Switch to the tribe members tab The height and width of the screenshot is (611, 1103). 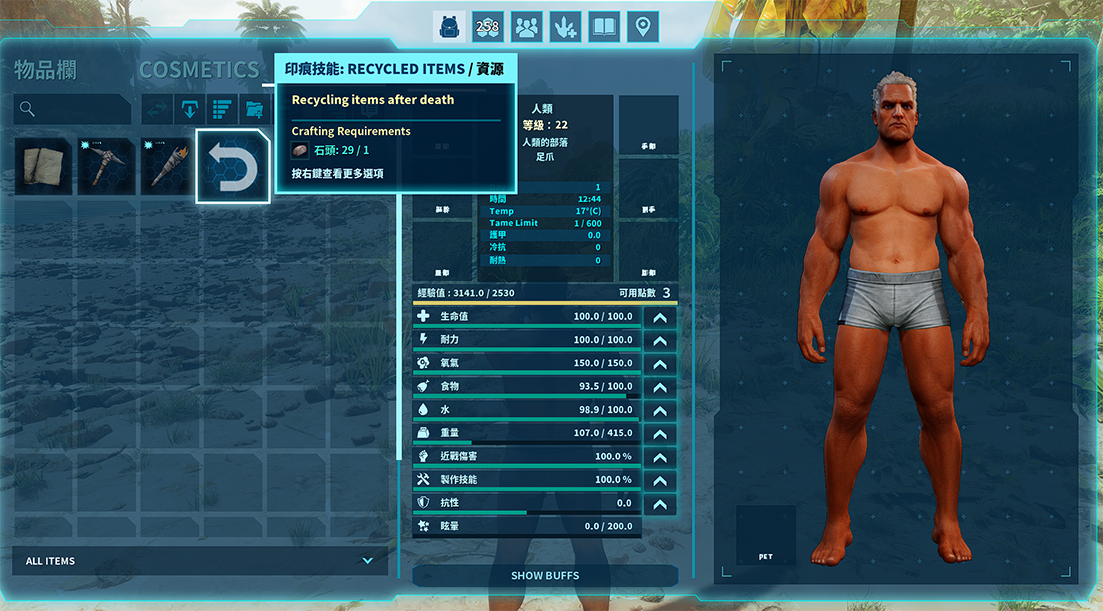pos(527,27)
